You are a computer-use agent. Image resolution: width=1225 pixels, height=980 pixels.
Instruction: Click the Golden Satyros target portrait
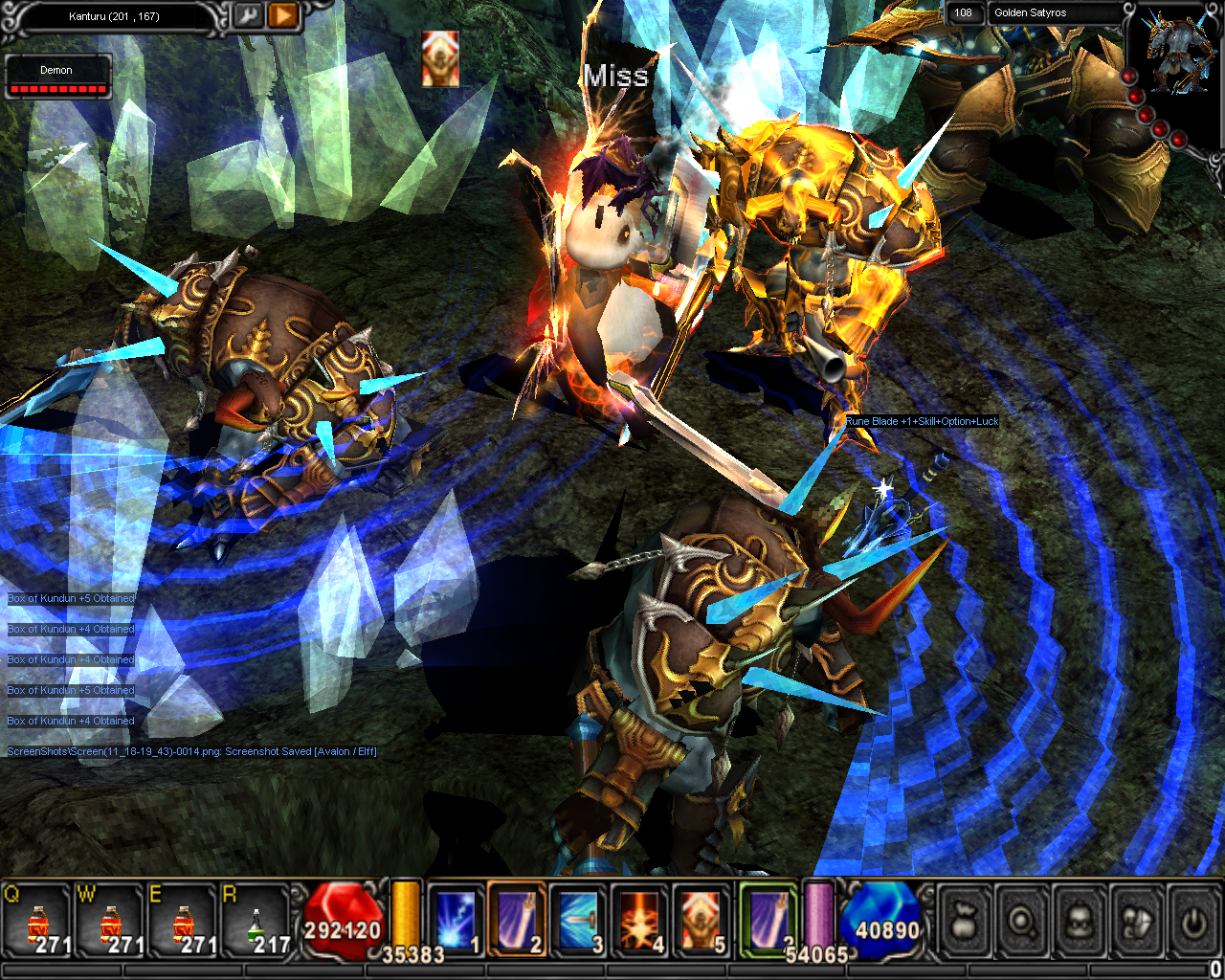coord(1174,54)
